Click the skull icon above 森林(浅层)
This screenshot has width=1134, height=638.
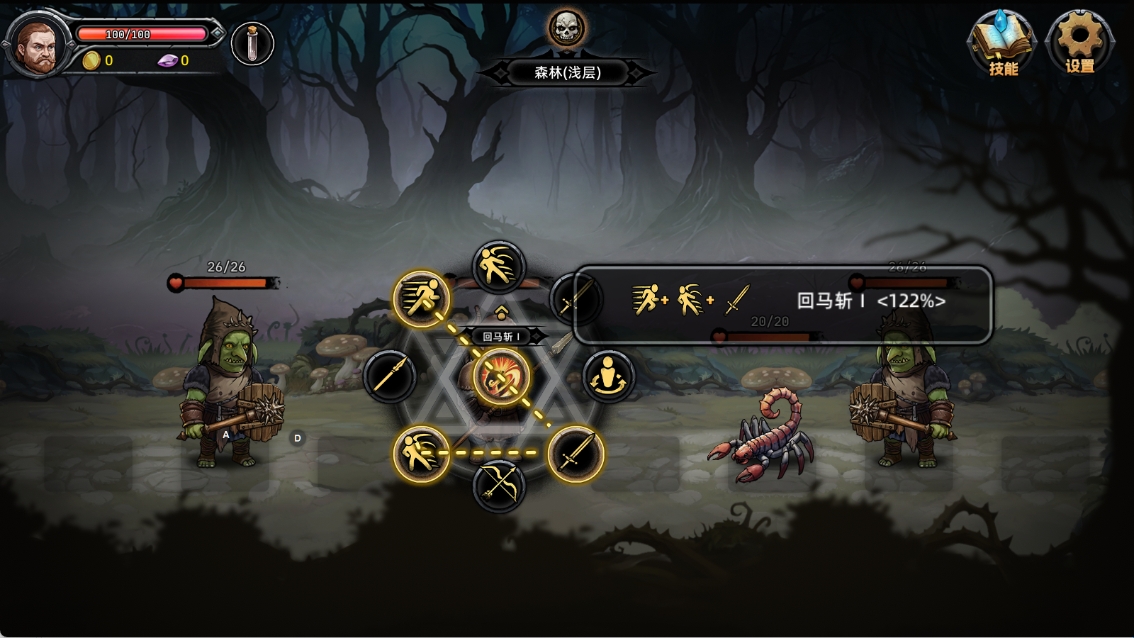pyautogui.click(x=567, y=28)
